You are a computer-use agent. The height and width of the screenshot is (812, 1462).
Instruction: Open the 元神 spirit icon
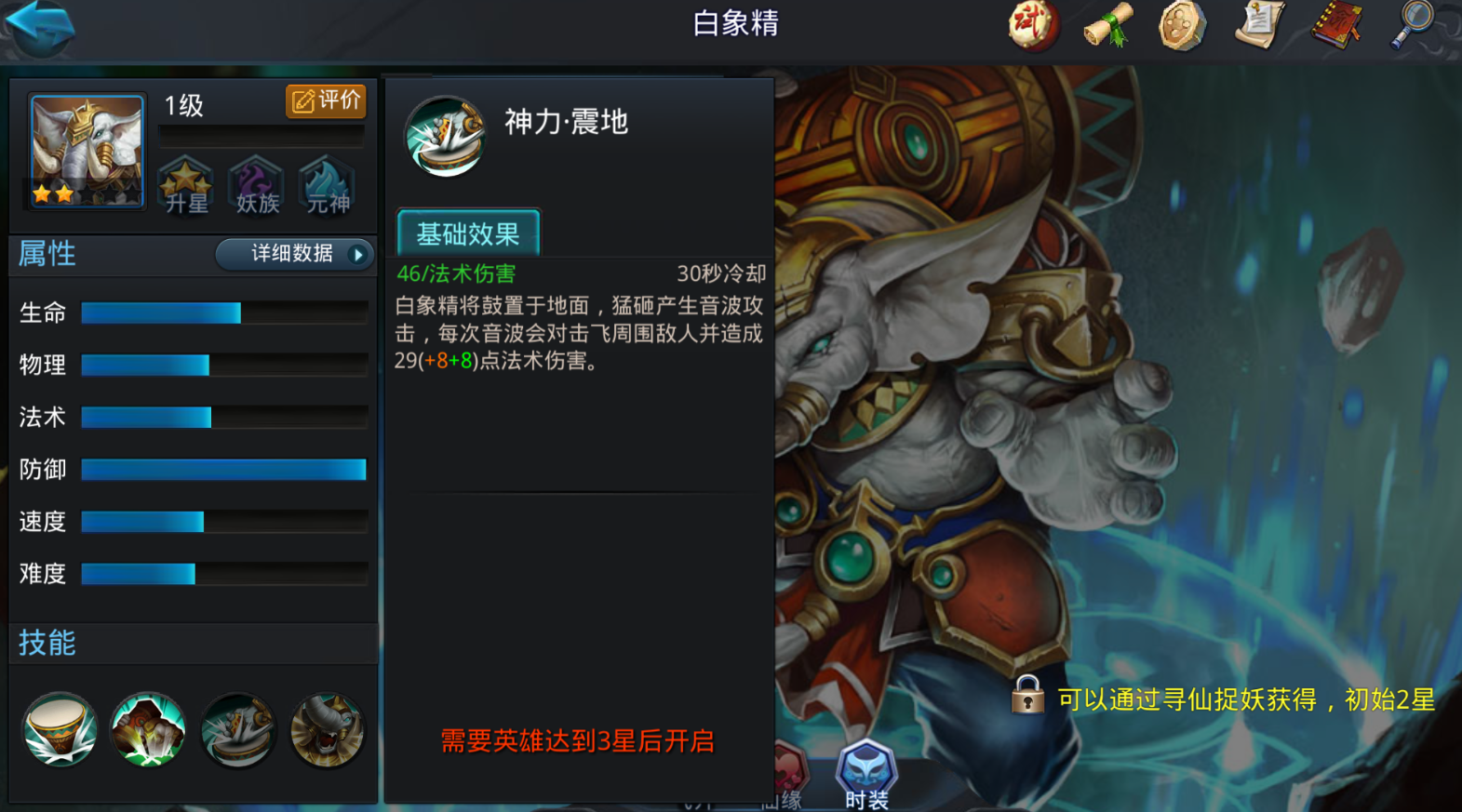tap(327, 186)
